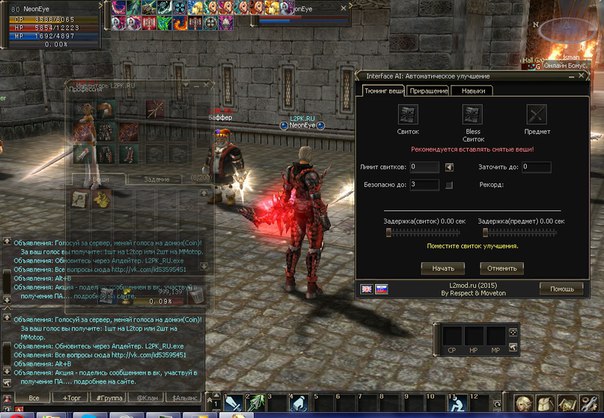This screenshot has width=604, height=418.
Task: Show the Все chat tab
Action: (33, 397)
